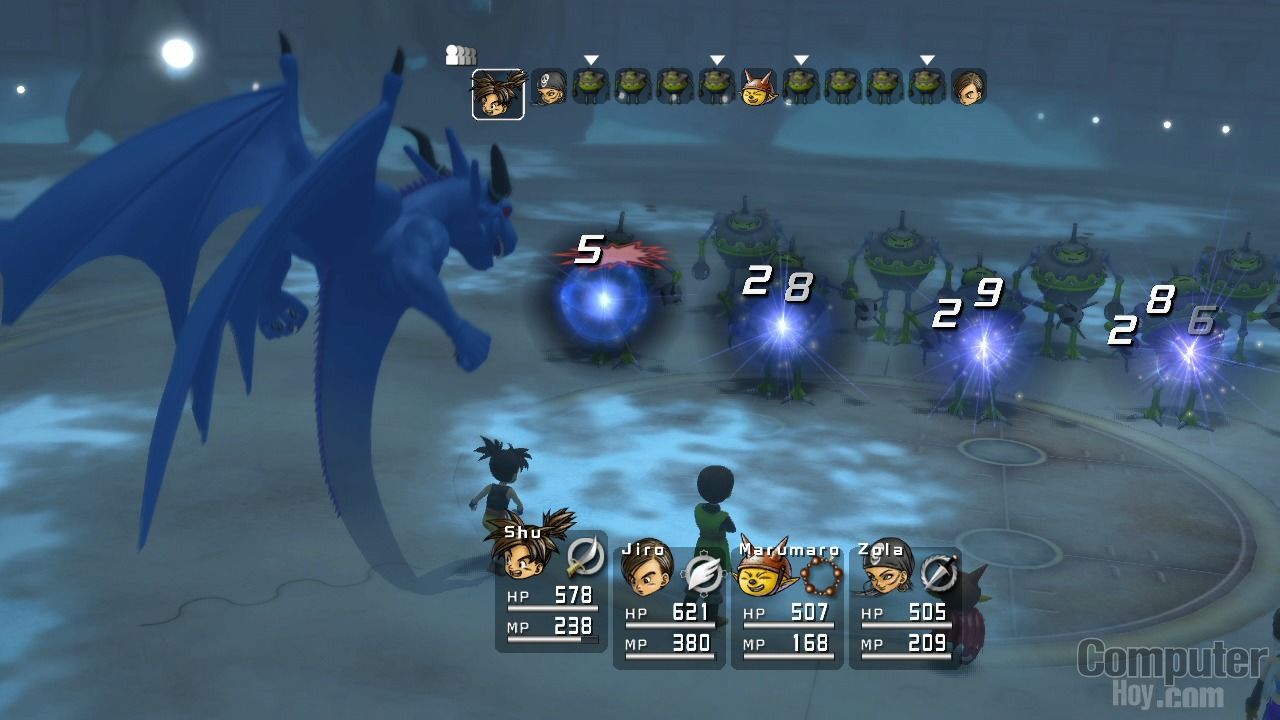The width and height of the screenshot is (1280, 720).
Task: Activate Shu's curved sword command icon
Action: tap(584, 556)
